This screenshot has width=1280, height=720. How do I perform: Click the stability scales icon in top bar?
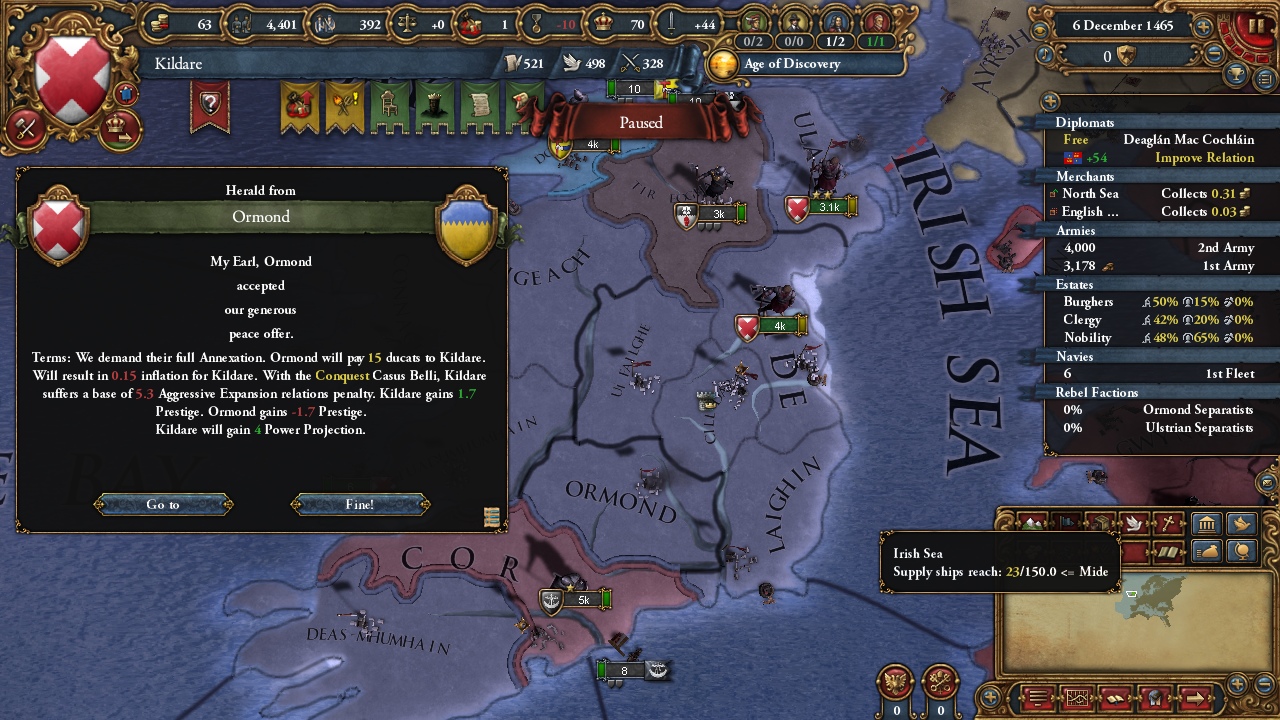(x=405, y=24)
